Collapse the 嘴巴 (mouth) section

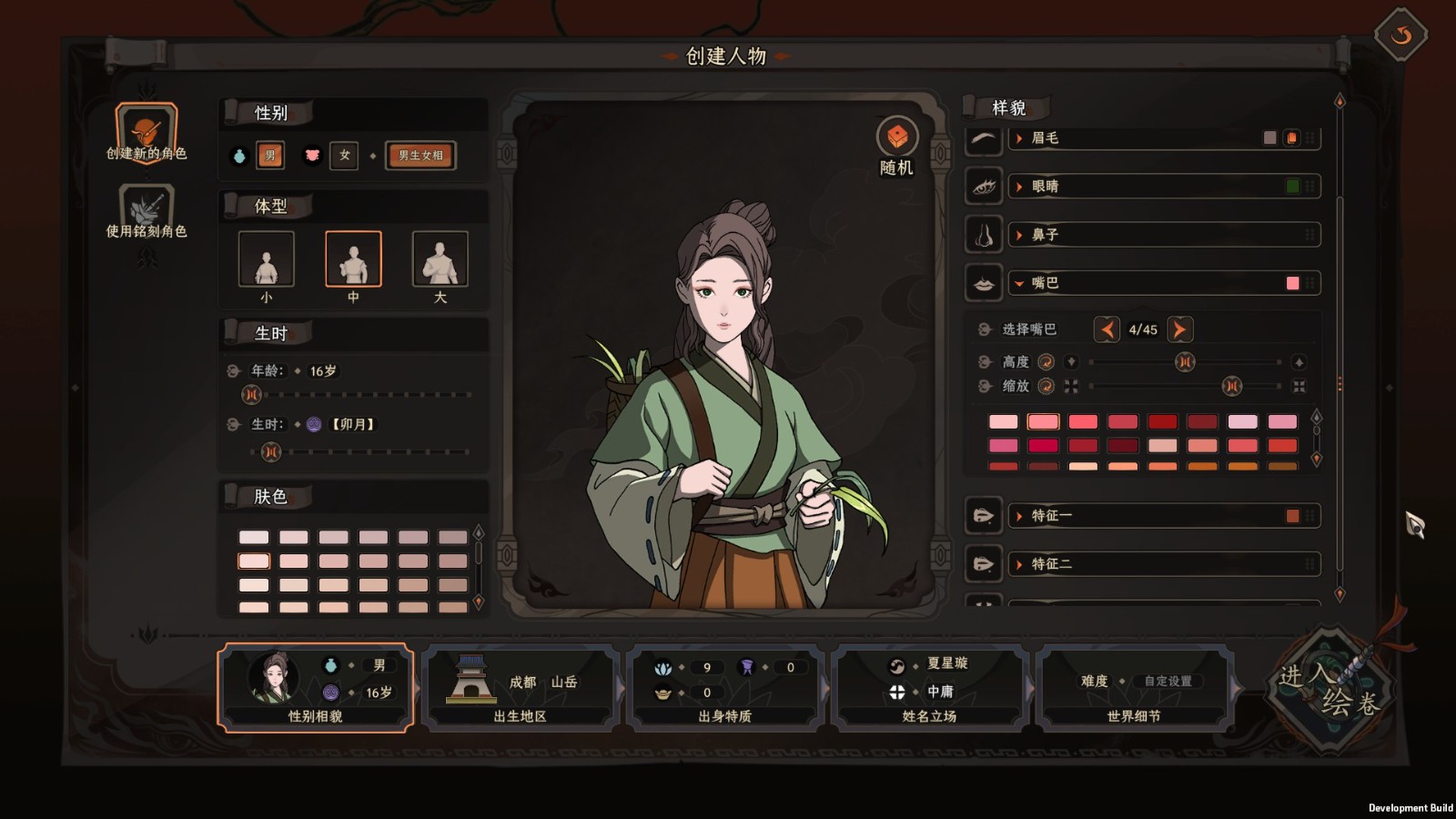tap(1045, 283)
